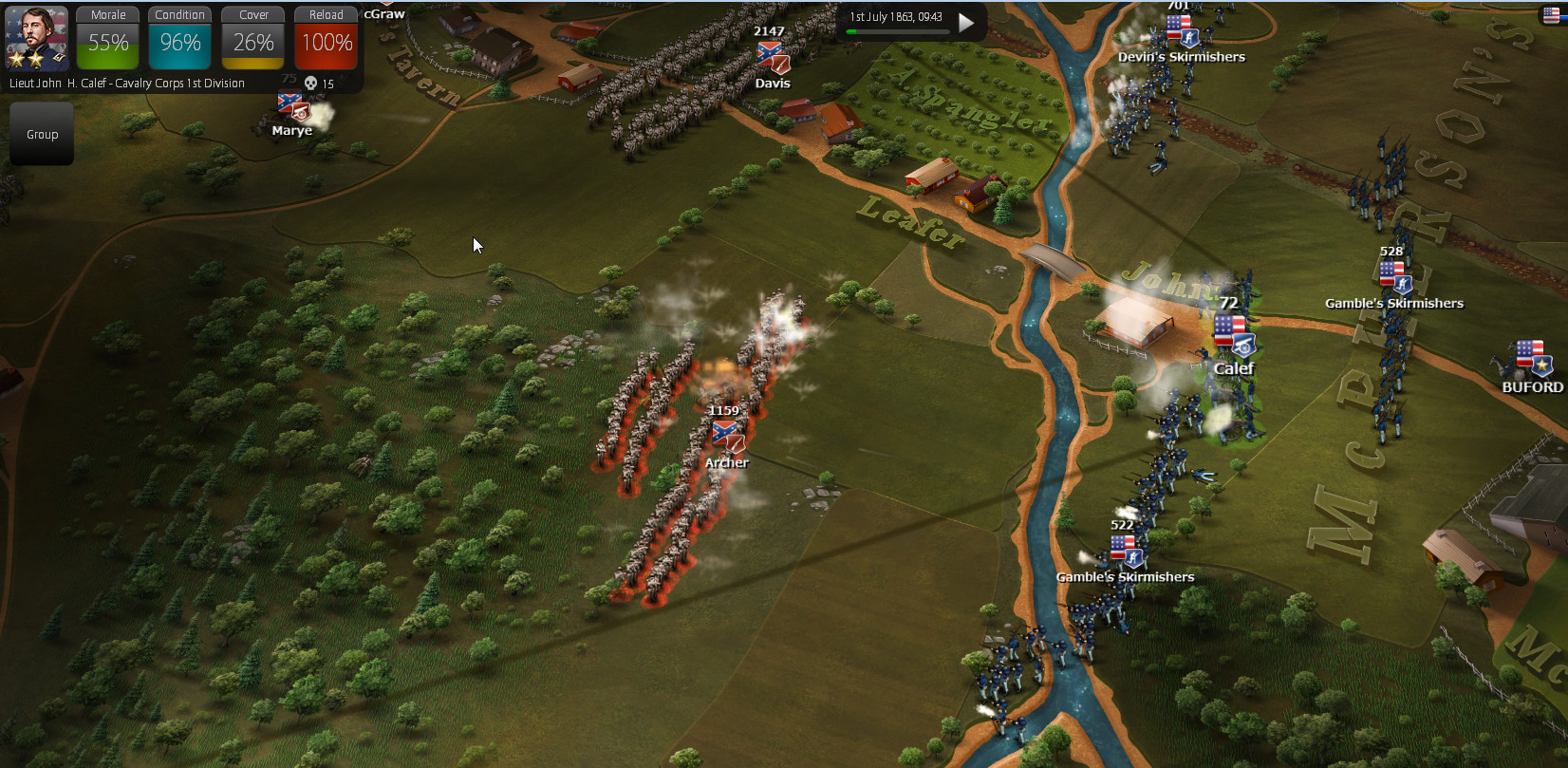Select Gamble's Skirmishers flag showing 528
The image size is (1568, 768).
[1394, 277]
